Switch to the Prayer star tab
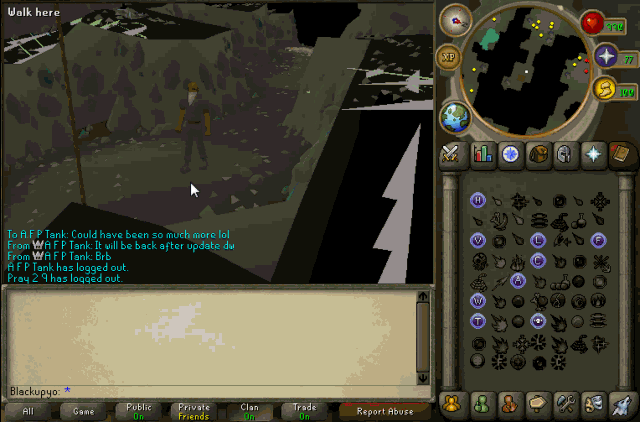This screenshot has height=422, width=640. (593, 153)
